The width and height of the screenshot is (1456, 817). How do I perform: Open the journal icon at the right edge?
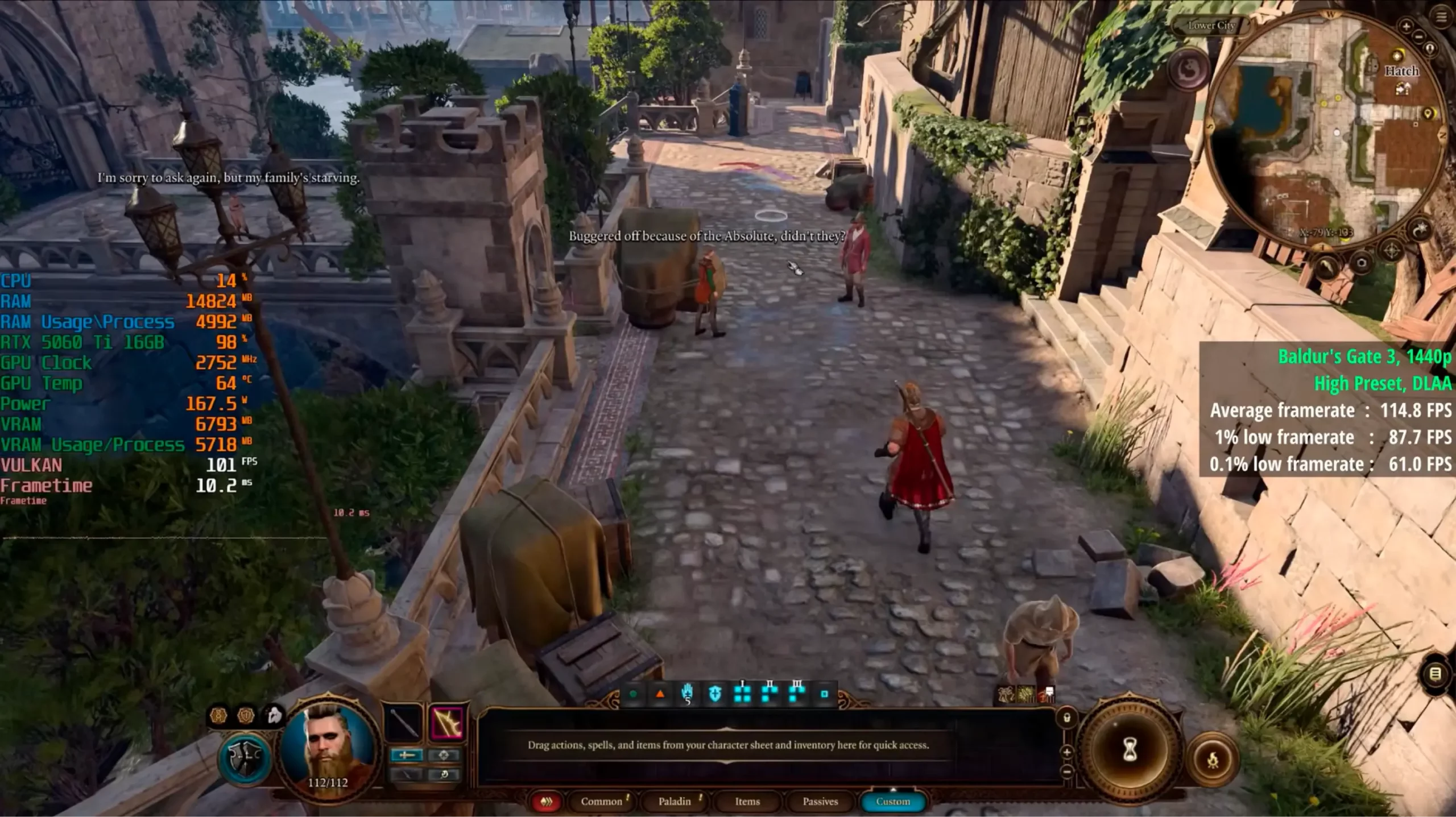pyautogui.click(x=1435, y=674)
